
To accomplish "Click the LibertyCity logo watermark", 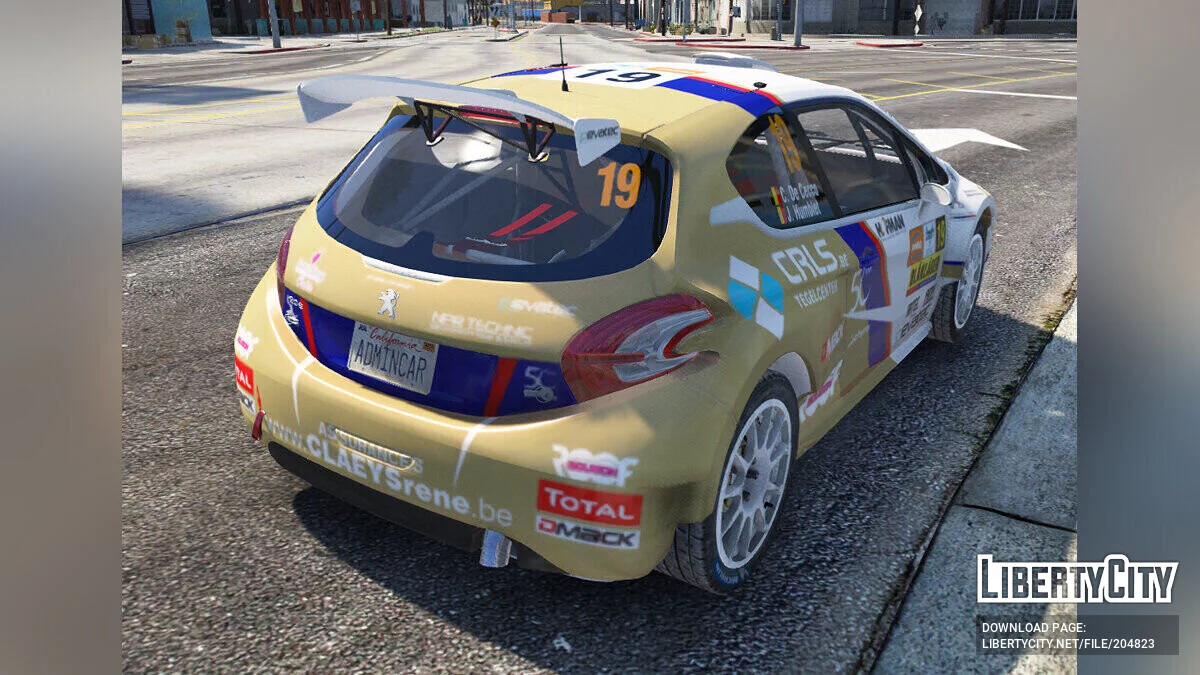I will [1077, 579].
